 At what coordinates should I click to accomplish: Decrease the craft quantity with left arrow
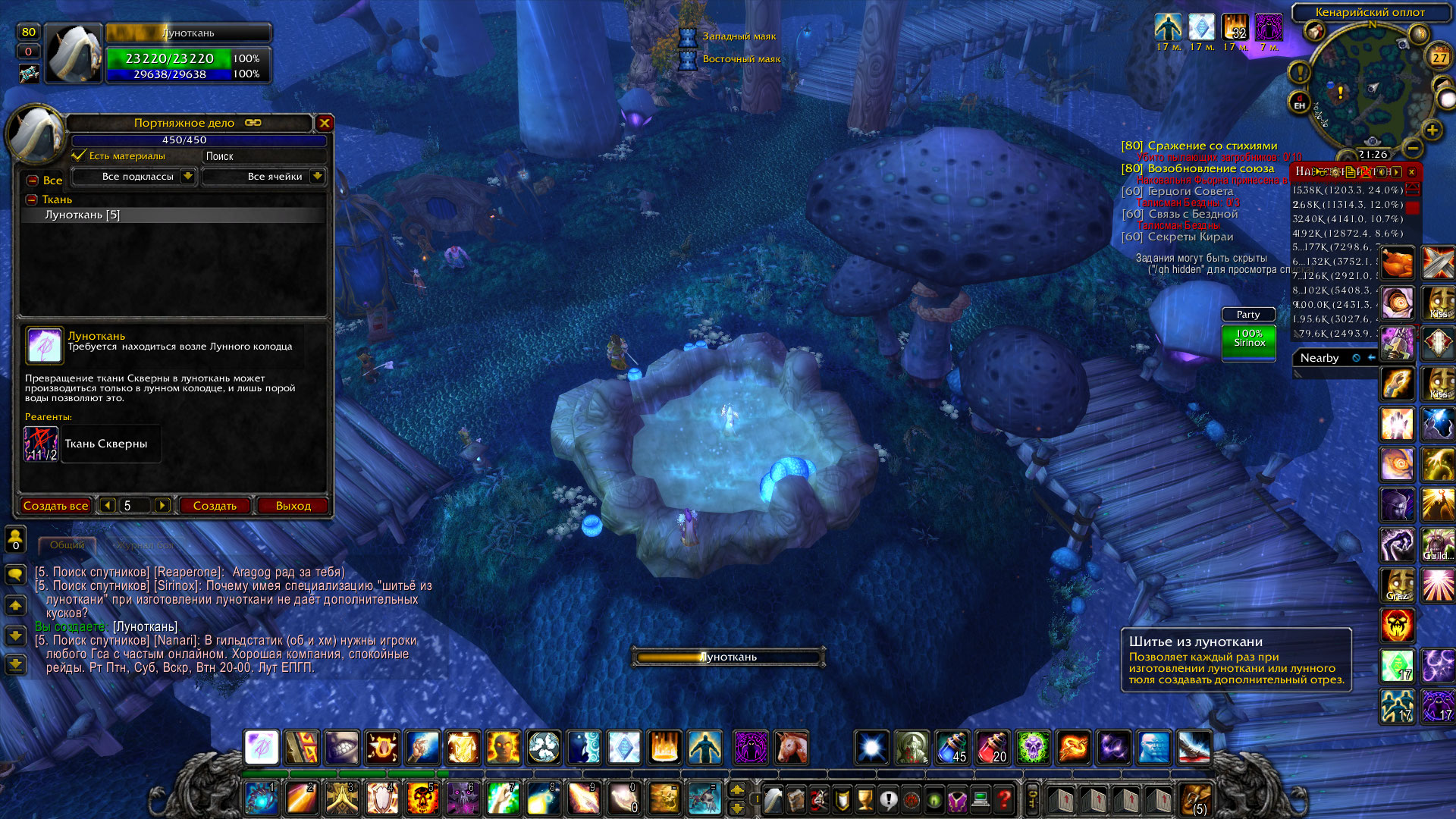[107, 506]
